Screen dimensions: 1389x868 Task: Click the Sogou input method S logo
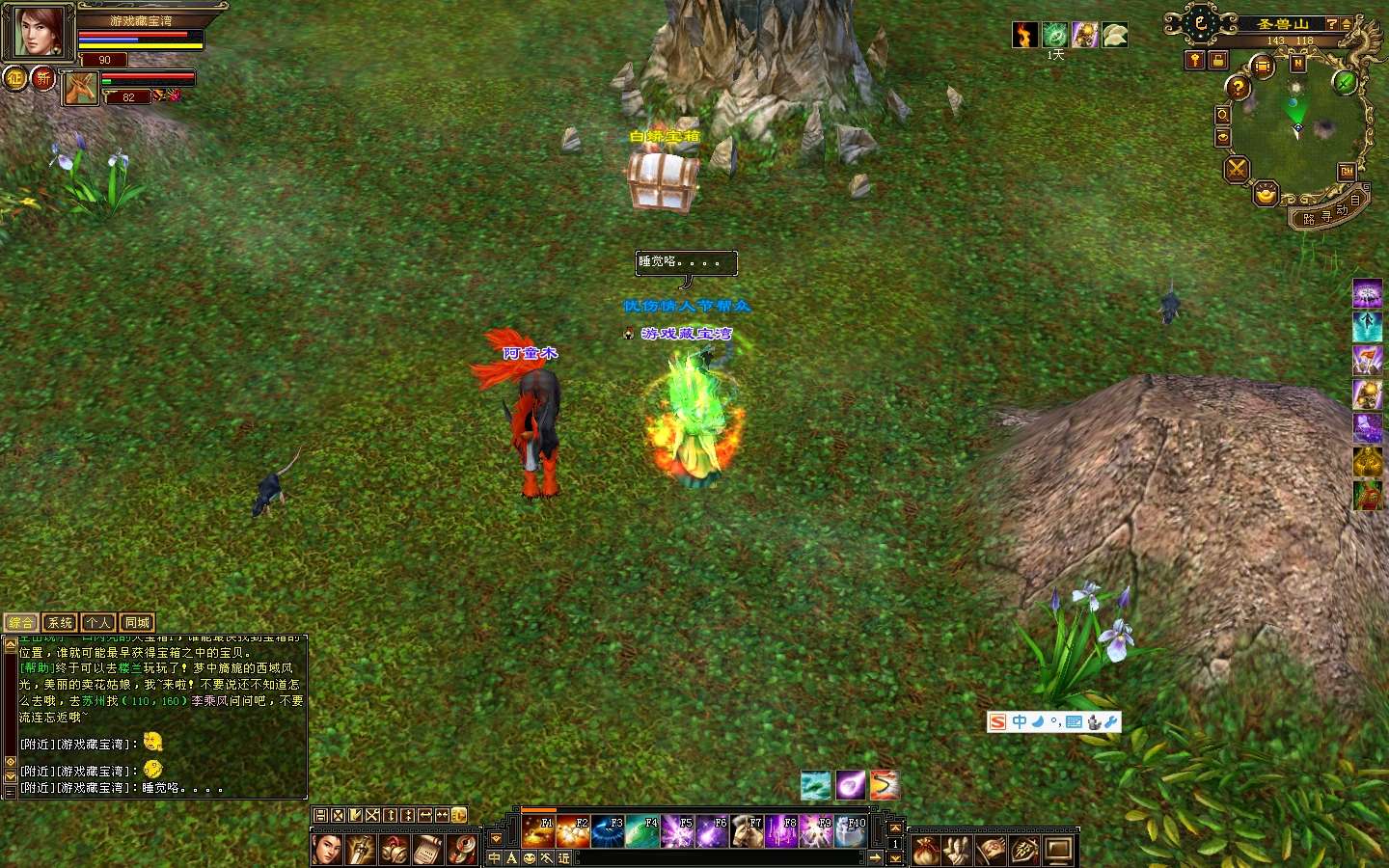pyautogui.click(x=998, y=721)
